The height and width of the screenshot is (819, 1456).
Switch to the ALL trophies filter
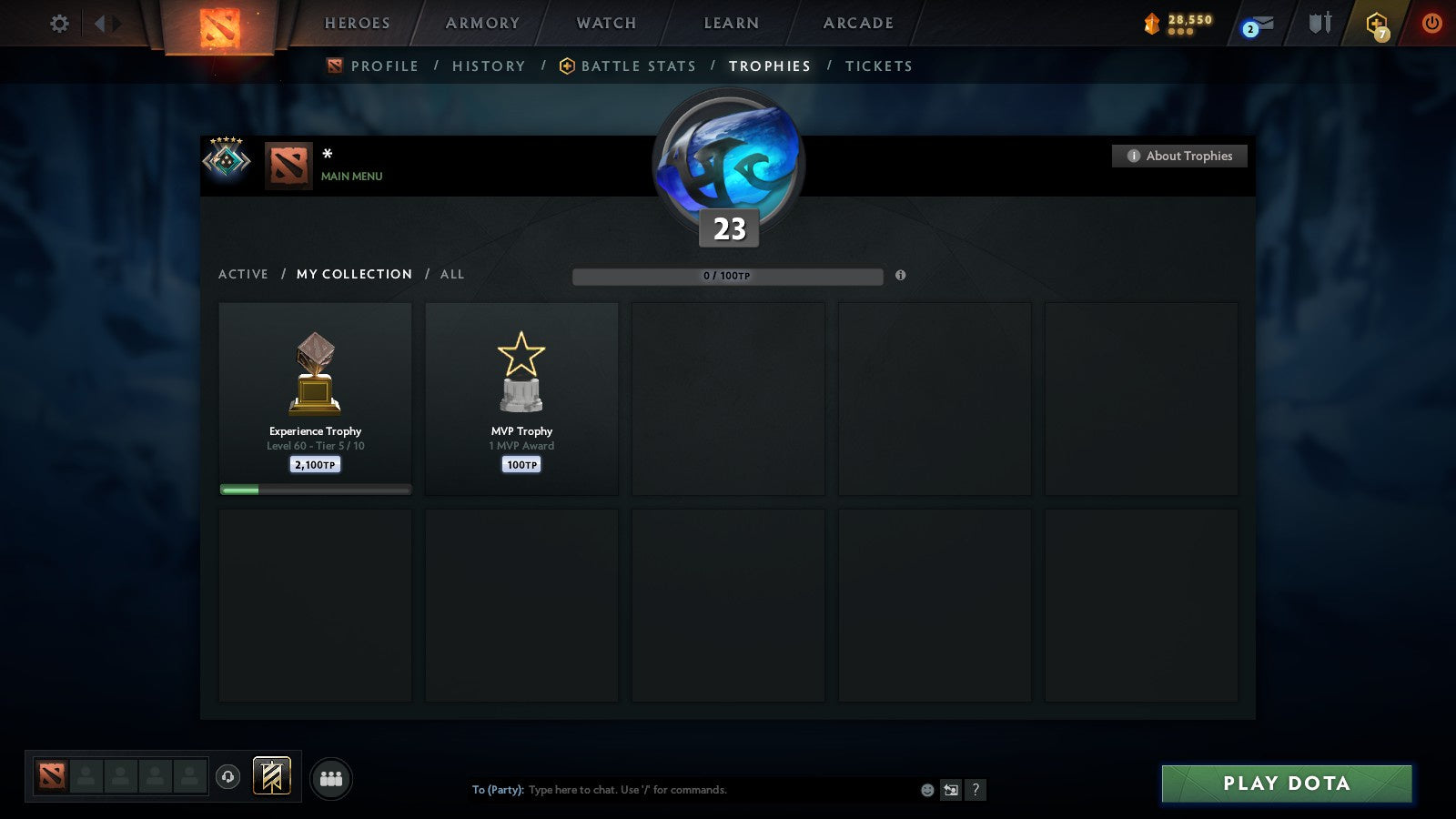451,274
